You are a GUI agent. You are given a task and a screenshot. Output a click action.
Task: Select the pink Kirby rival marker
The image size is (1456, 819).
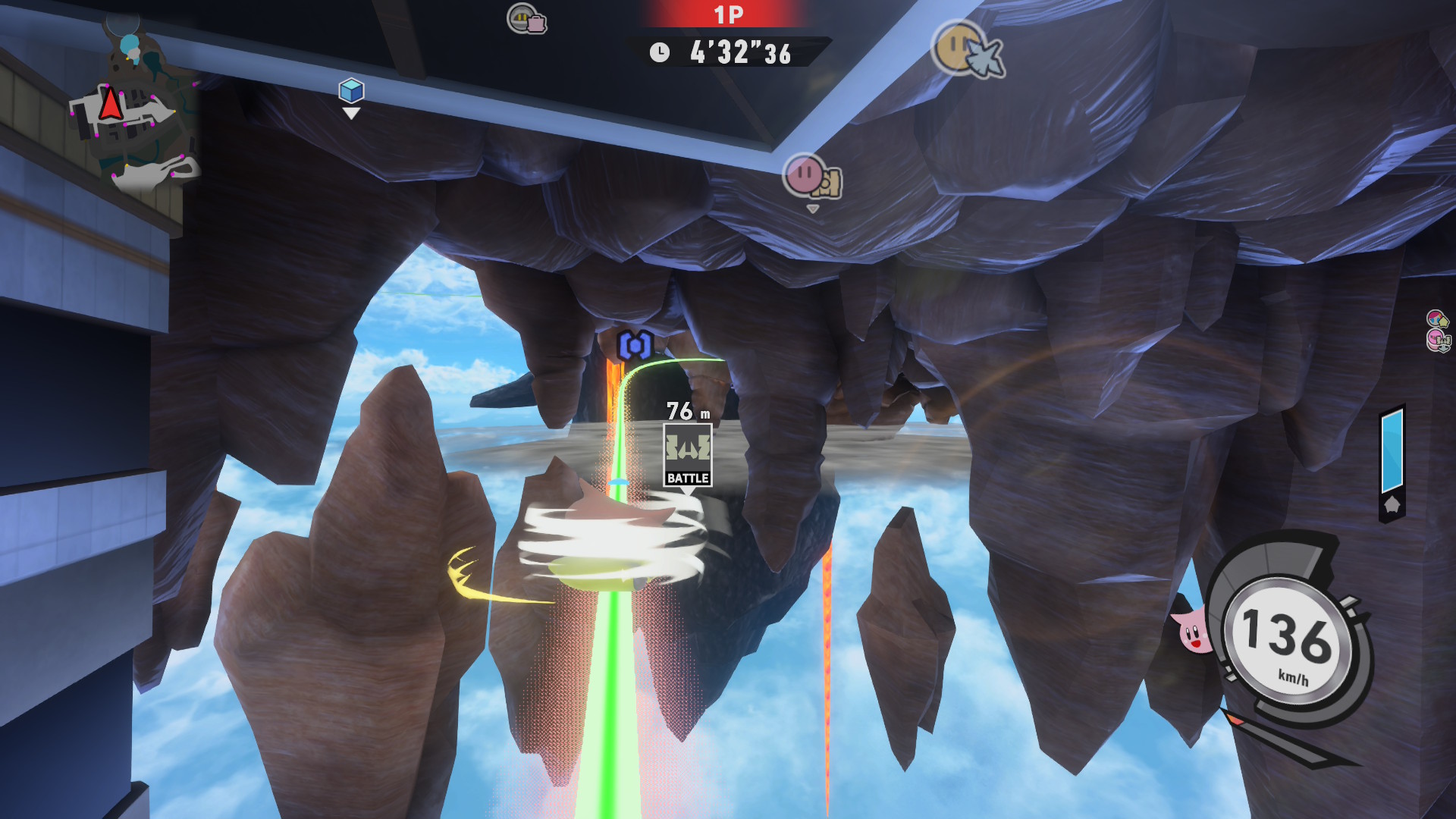[x=811, y=177]
